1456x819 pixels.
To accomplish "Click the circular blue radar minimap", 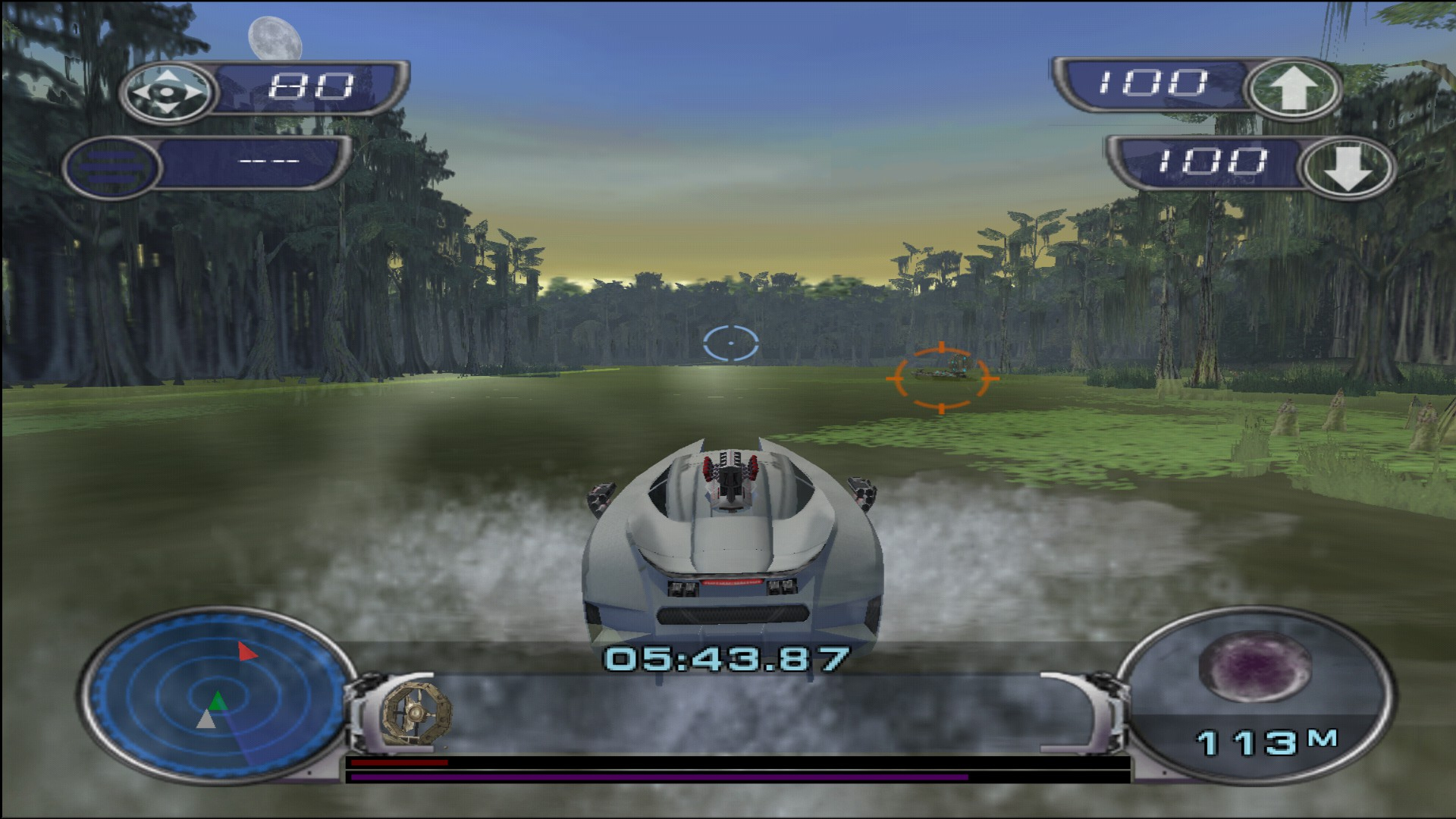I will click(215, 694).
